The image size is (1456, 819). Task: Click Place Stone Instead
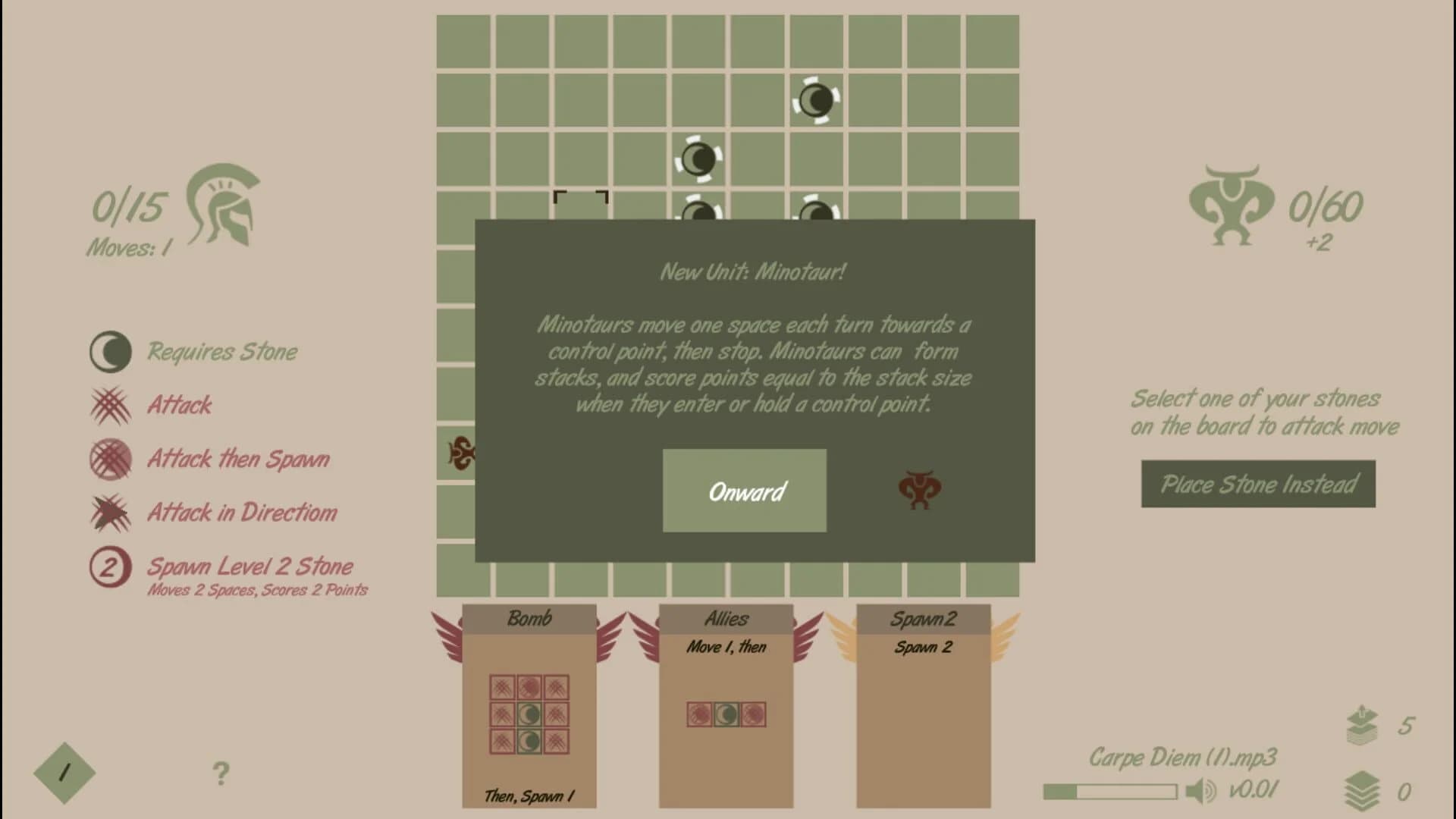click(1258, 483)
